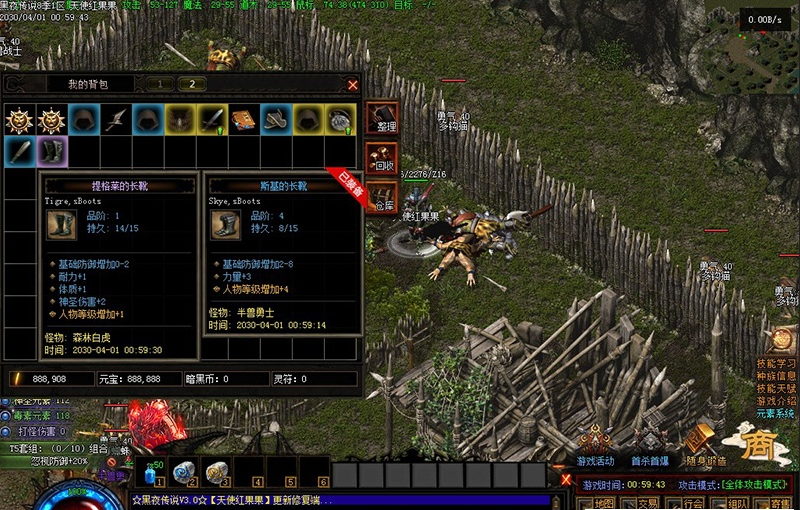Screen dimensions: 800x510
Task: Select the orange skill book item
Action: tap(243, 120)
